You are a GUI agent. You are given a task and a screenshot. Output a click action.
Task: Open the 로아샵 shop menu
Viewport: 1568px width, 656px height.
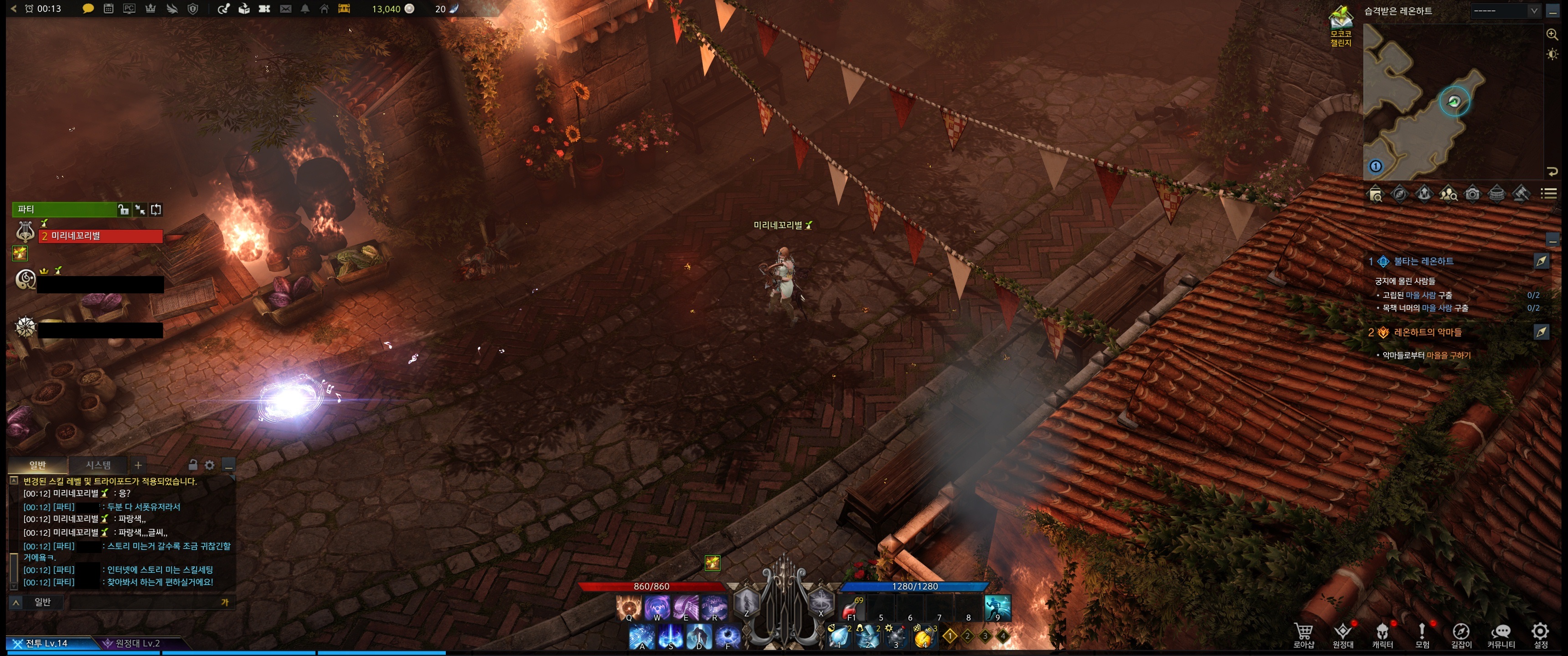1303,635
